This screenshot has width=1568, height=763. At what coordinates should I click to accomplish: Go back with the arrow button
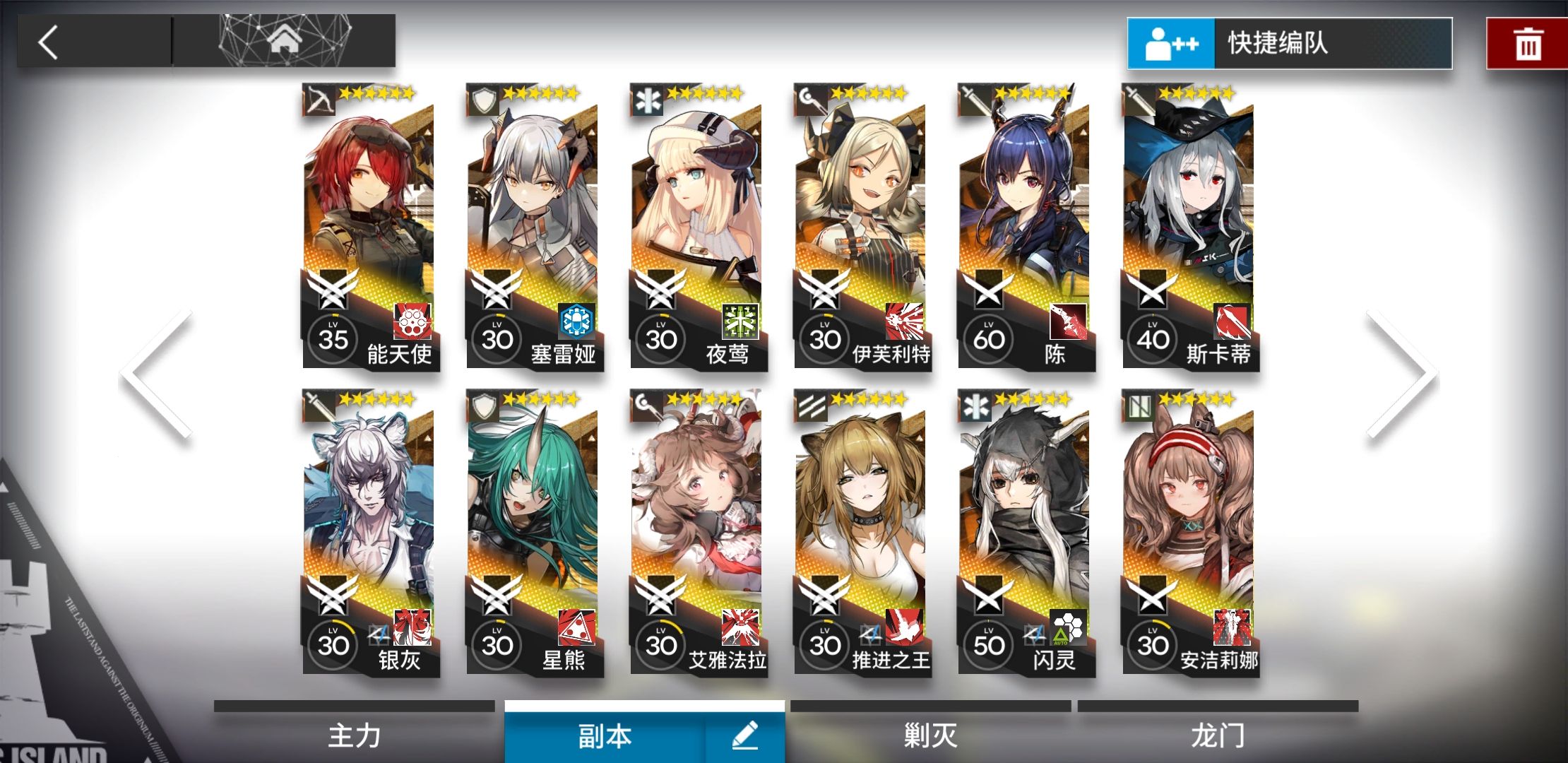point(49,42)
